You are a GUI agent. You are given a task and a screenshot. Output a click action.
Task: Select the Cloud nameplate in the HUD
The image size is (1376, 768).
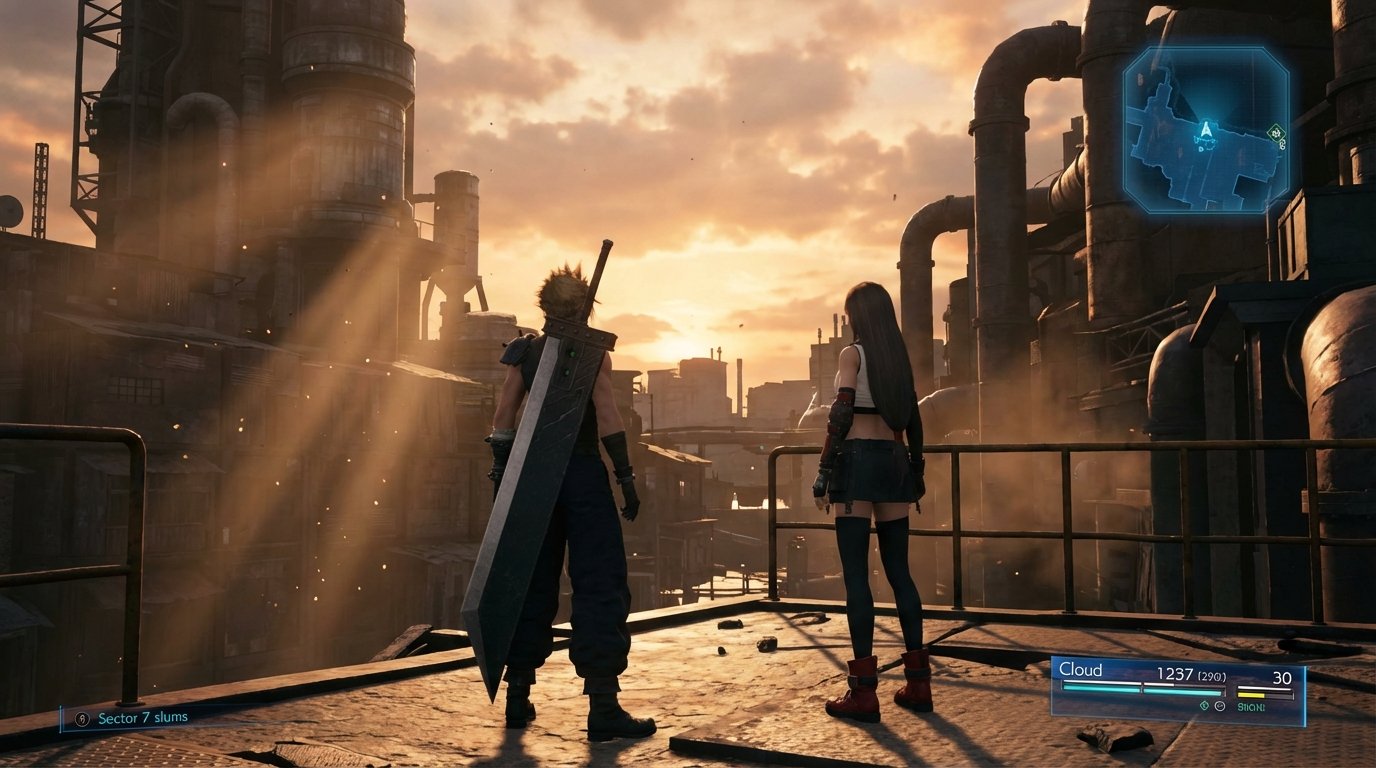pos(1081,670)
